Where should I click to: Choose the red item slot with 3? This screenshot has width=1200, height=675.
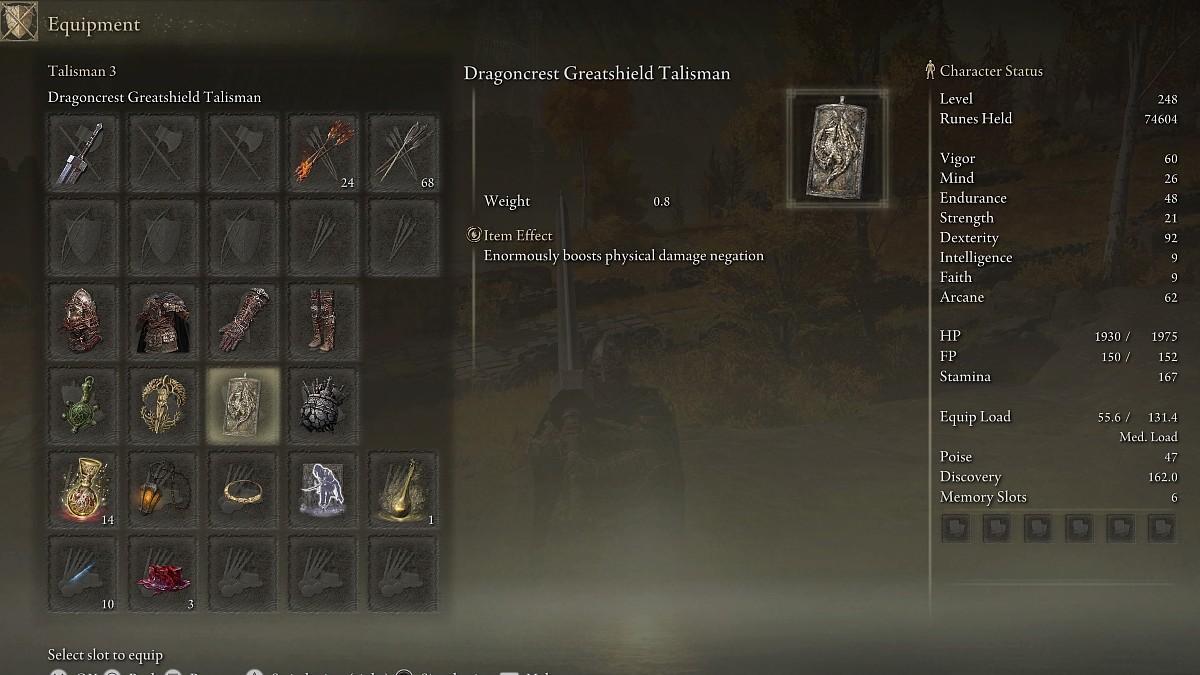pos(163,574)
